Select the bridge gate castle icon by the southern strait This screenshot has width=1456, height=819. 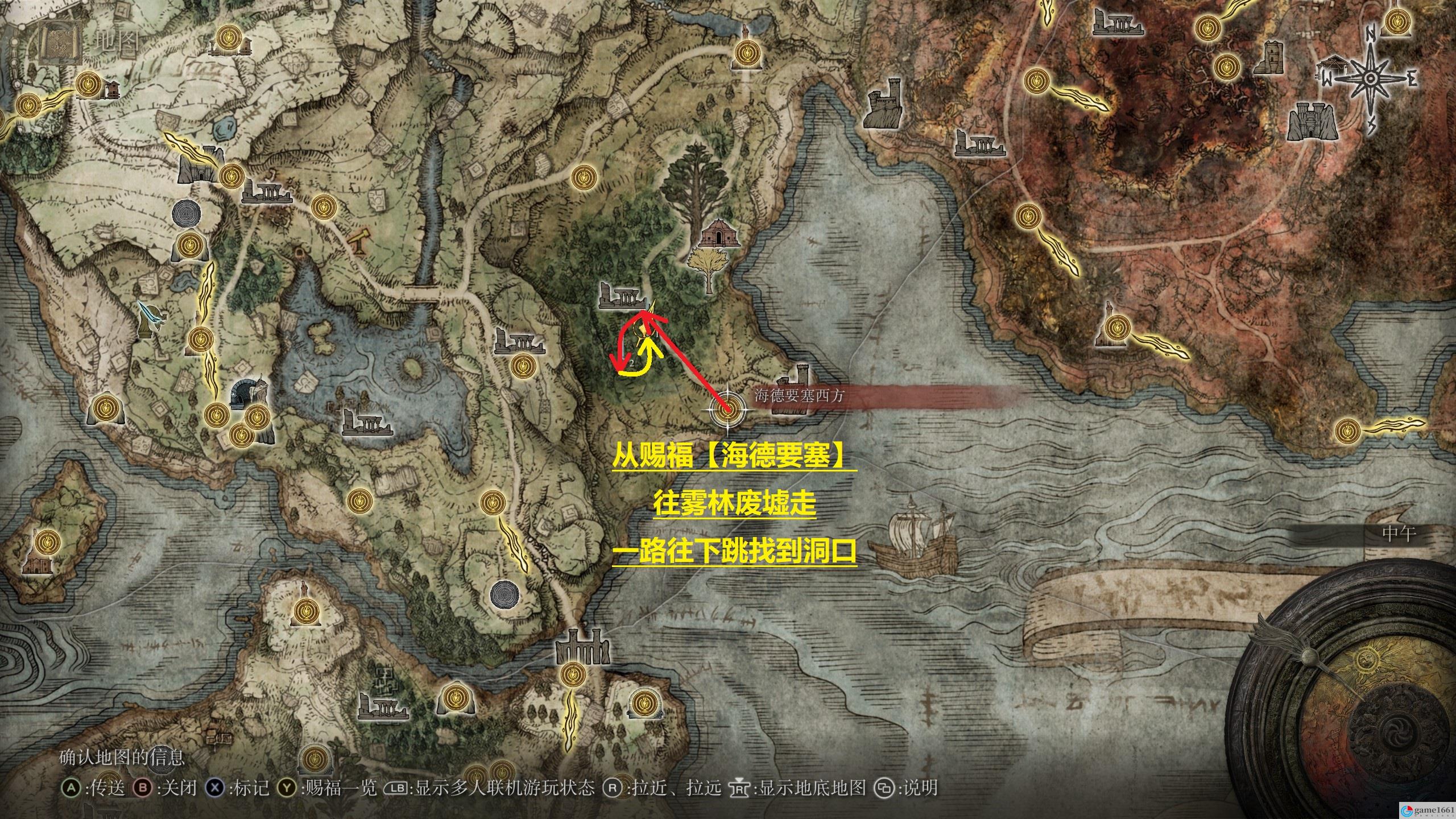click(582, 647)
